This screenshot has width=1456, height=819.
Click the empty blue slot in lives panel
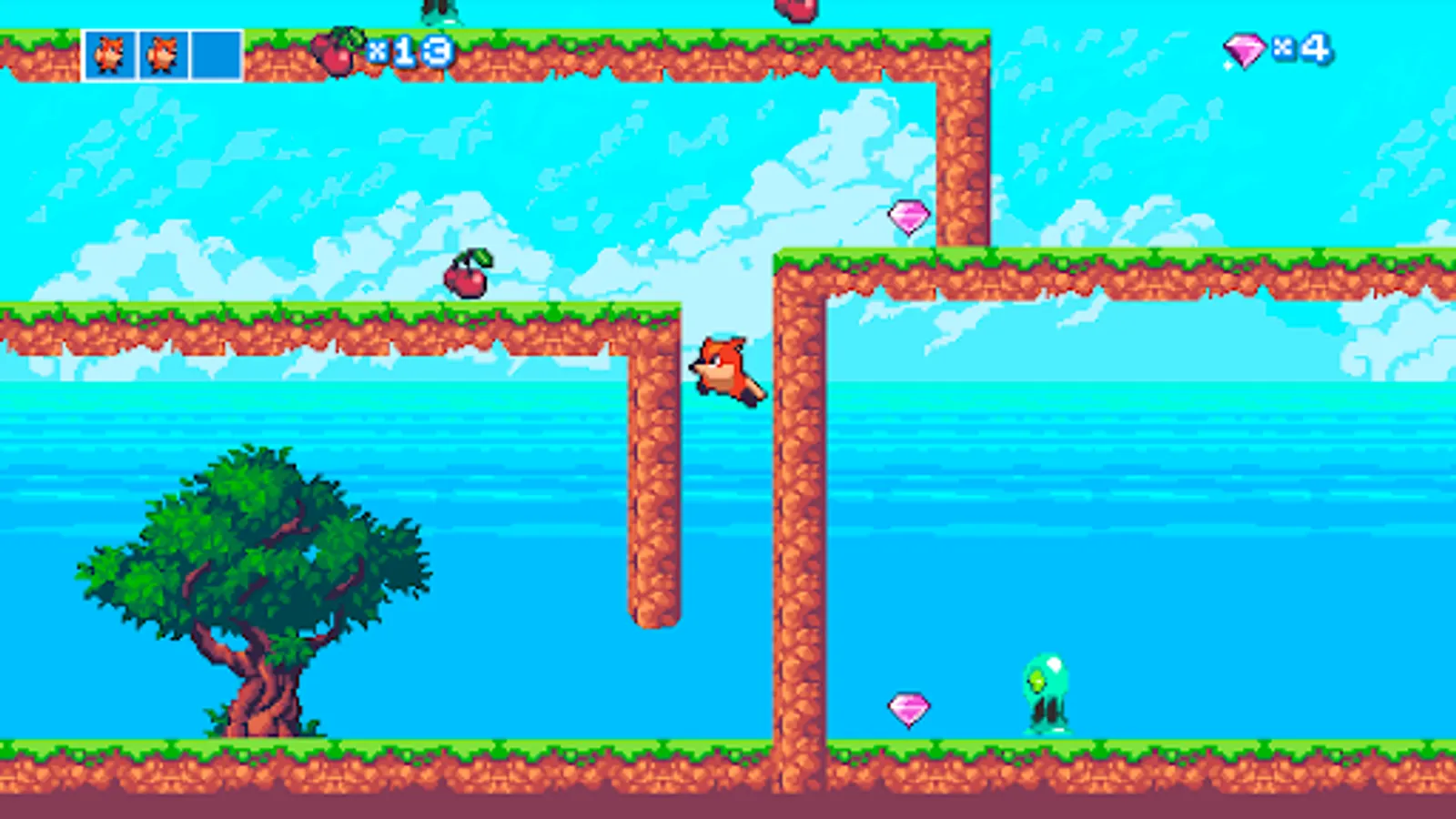tap(213, 52)
